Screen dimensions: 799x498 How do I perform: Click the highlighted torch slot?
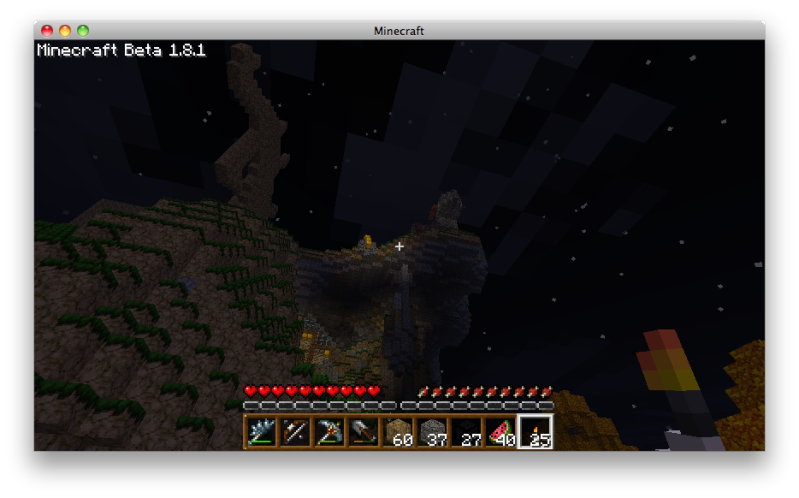(535, 432)
